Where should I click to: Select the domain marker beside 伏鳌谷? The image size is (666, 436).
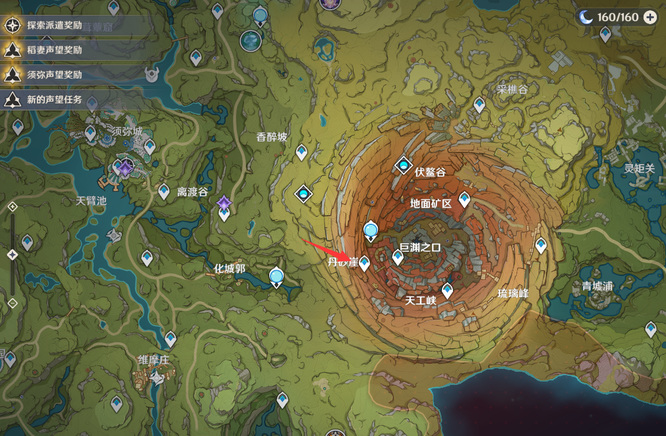[404, 164]
